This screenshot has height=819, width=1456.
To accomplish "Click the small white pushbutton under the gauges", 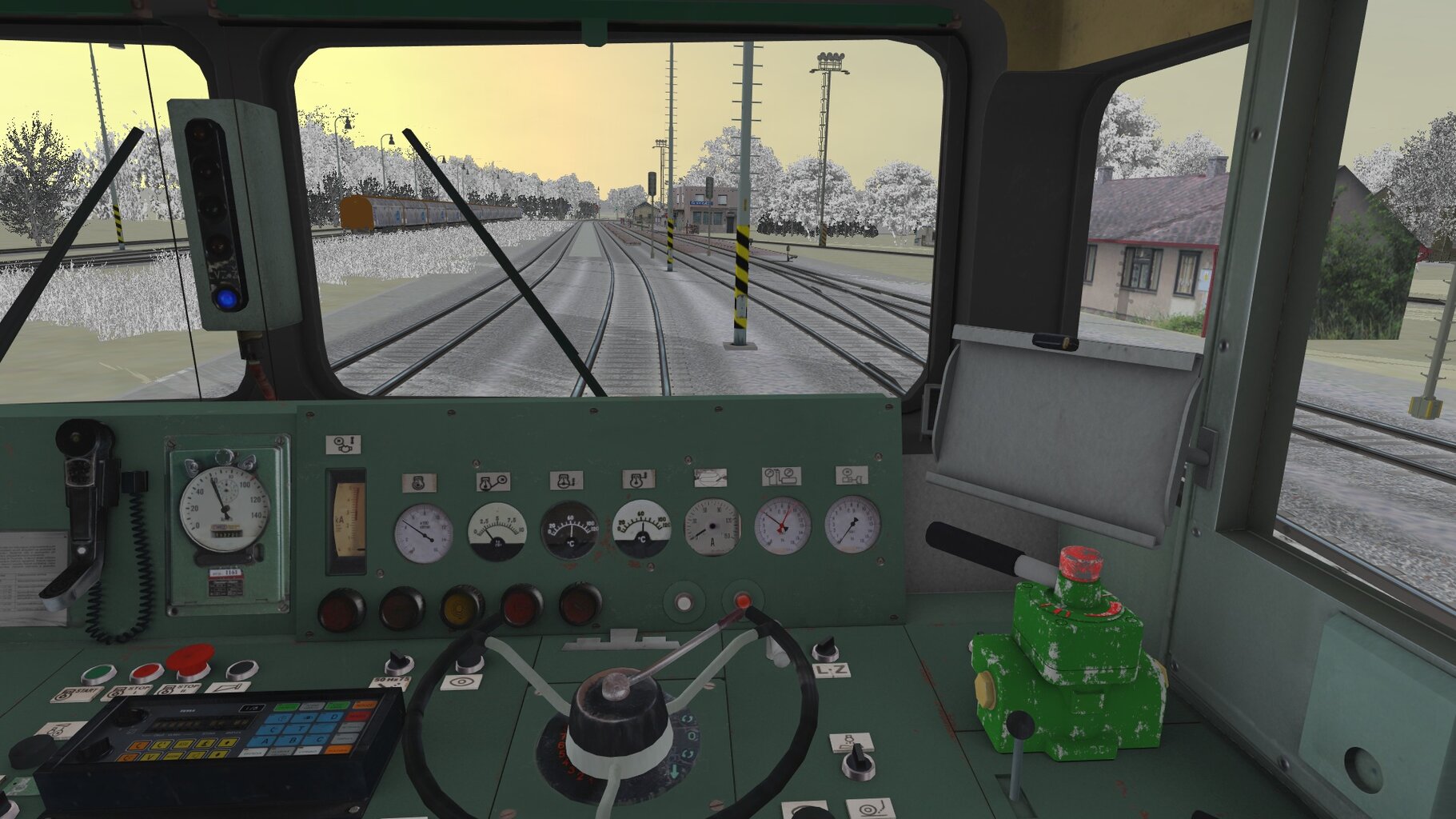I will [x=684, y=602].
